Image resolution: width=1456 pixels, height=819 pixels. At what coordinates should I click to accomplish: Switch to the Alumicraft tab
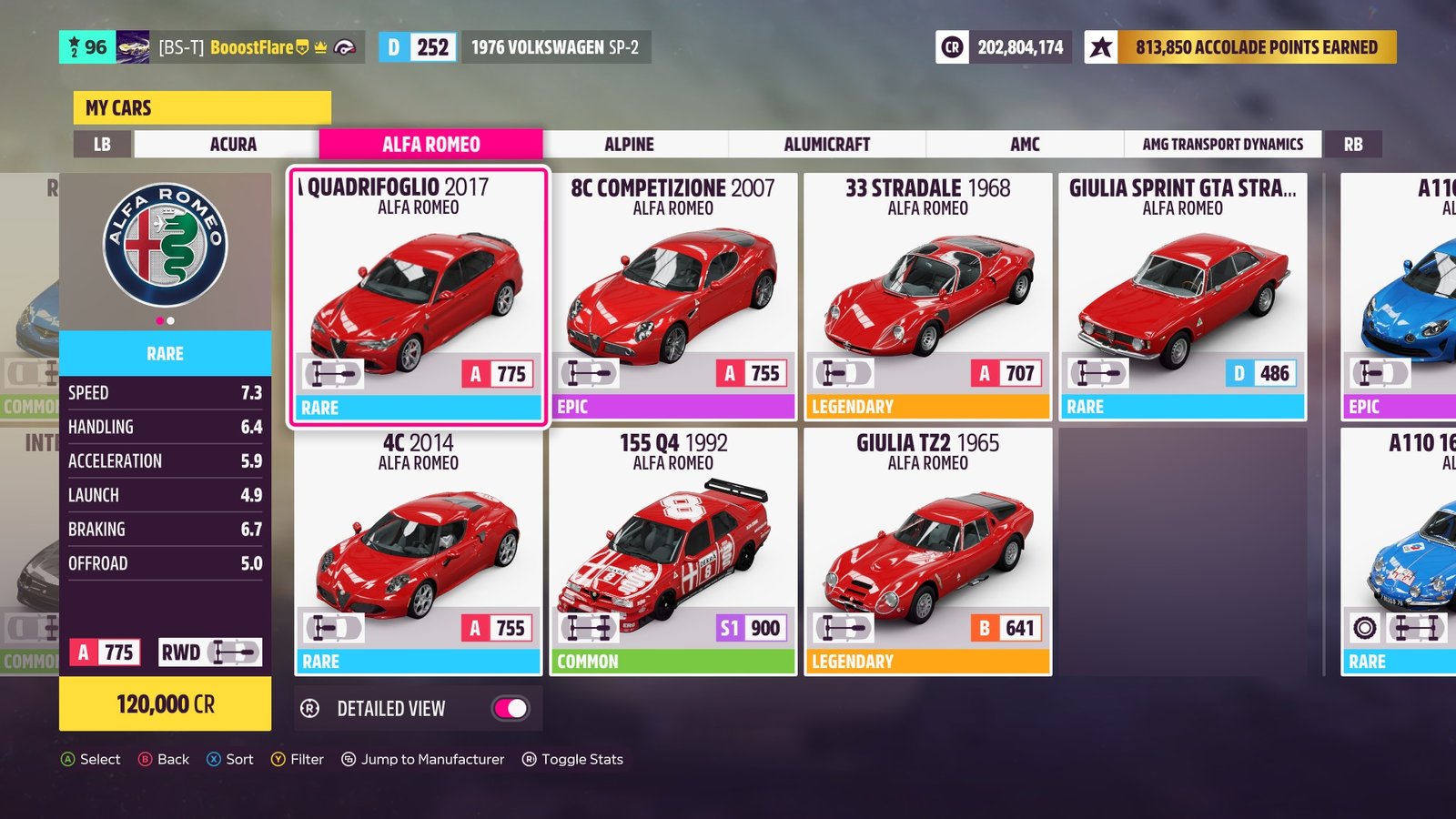(x=826, y=144)
